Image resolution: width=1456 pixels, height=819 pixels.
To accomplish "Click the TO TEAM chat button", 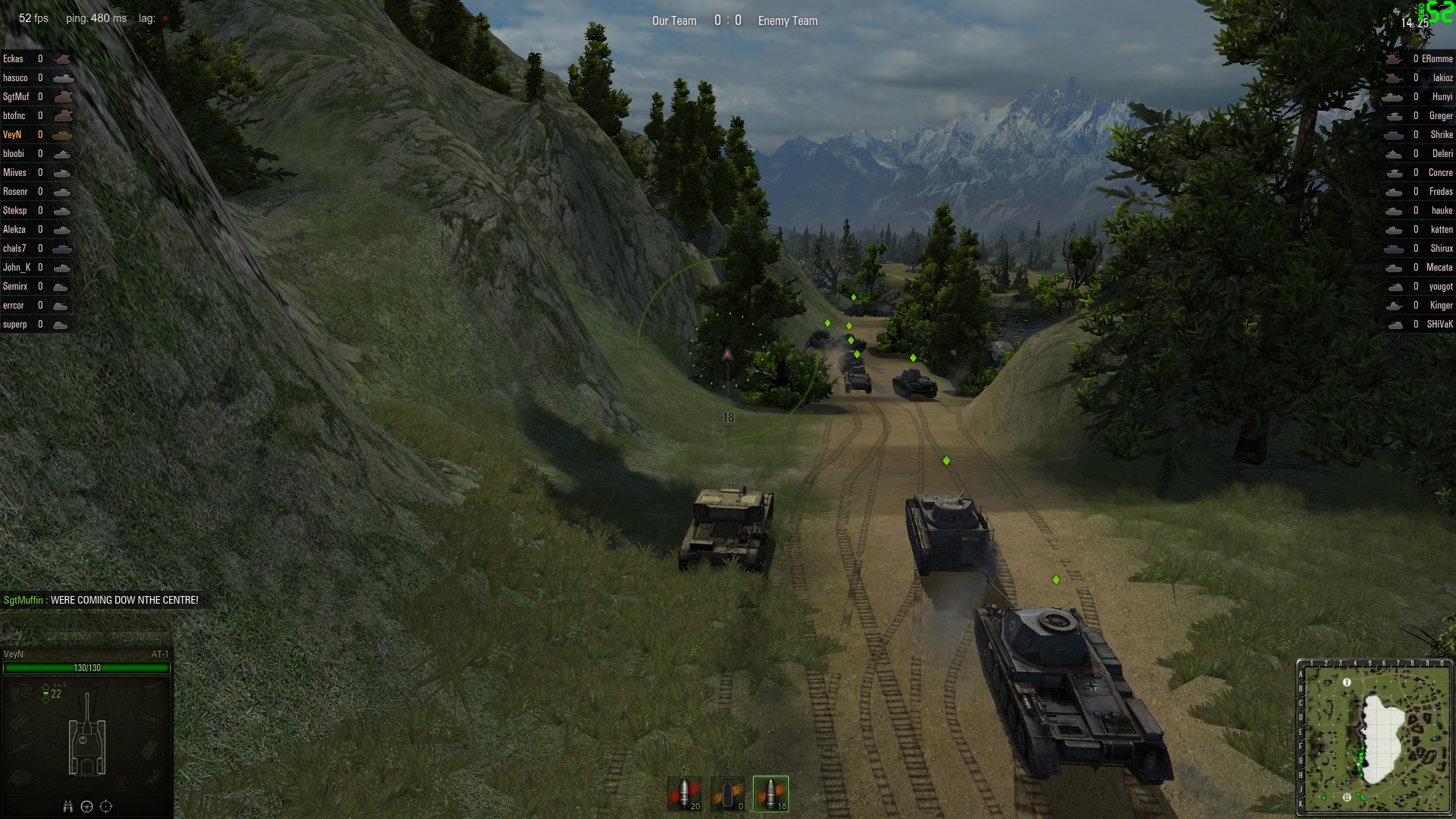I will (x=70, y=637).
